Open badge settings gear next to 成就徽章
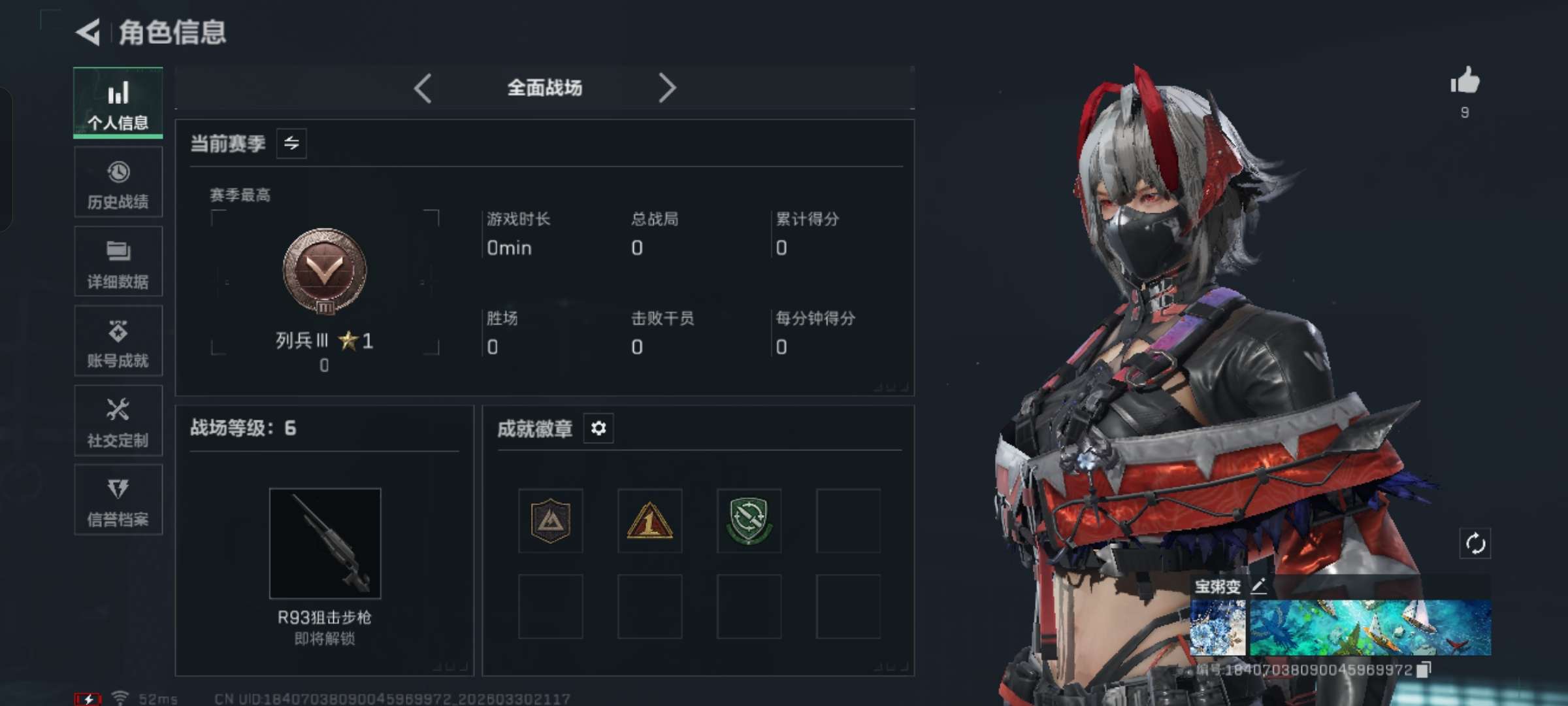The image size is (1568, 706). point(598,429)
